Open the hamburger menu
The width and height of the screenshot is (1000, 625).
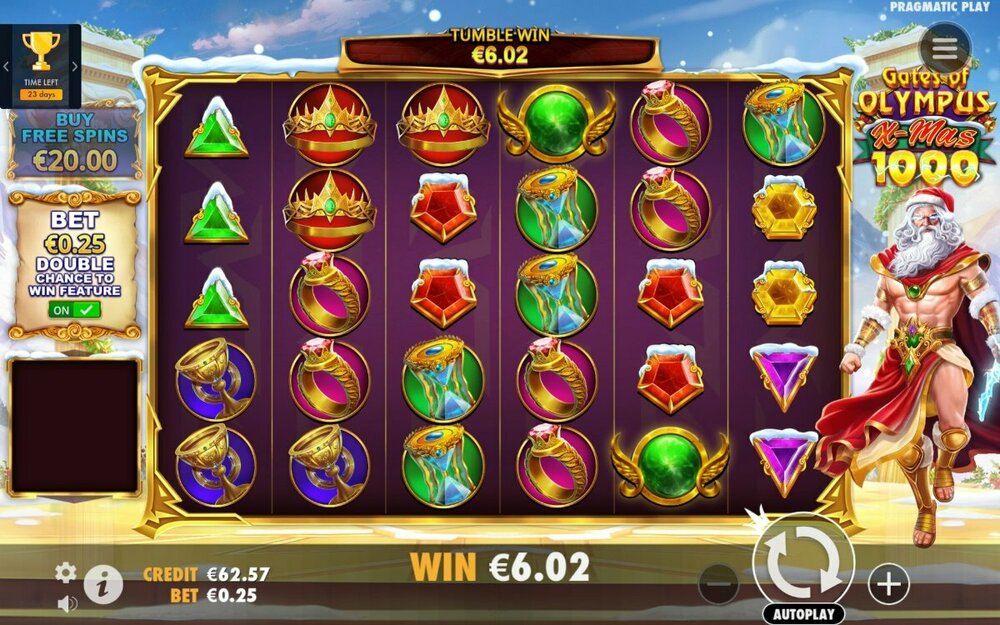945,48
